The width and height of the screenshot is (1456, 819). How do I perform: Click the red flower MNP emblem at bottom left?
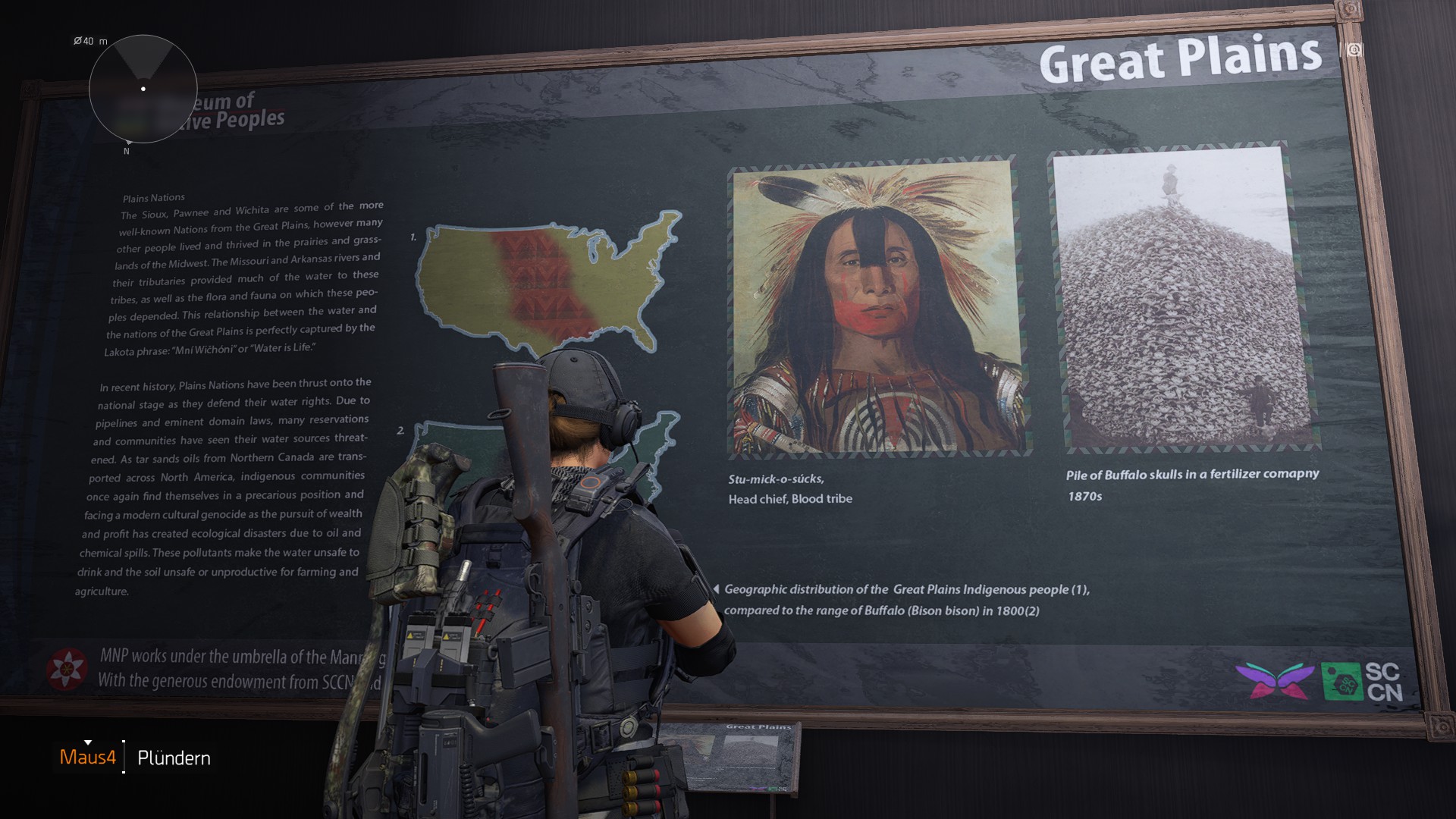pyautogui.click(x=67, y=668)
